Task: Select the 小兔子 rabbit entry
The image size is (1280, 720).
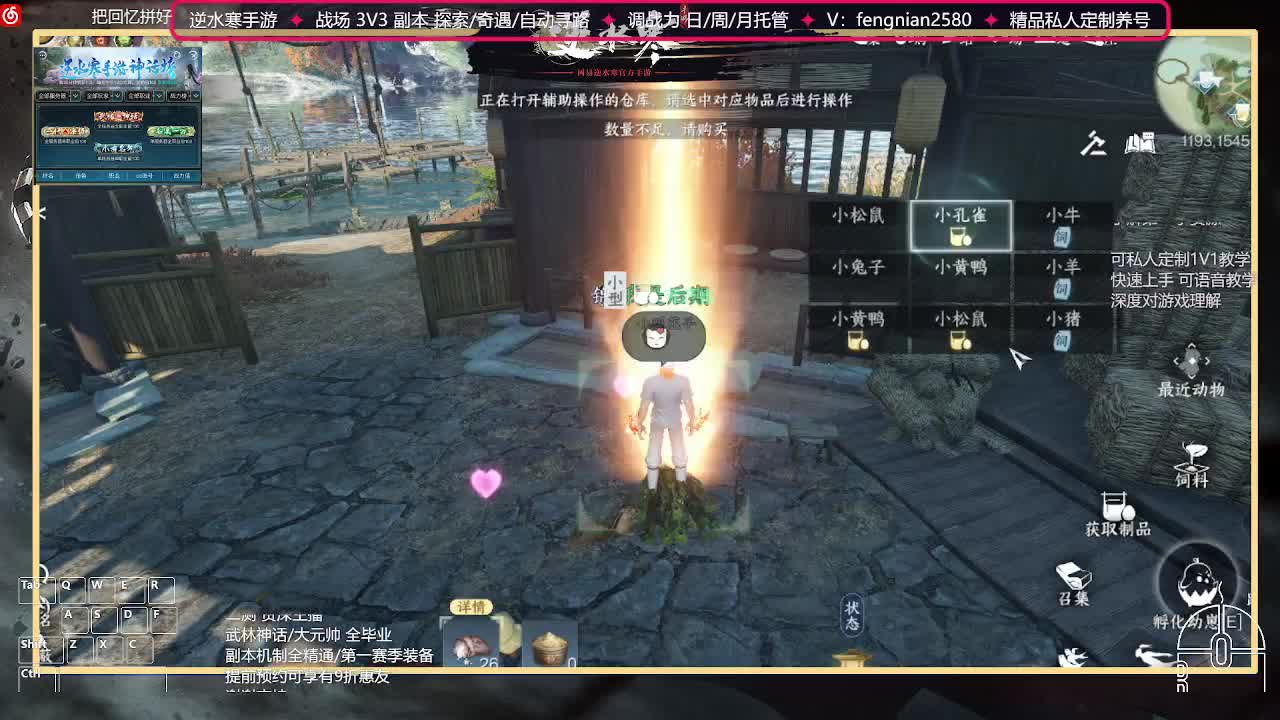Action: click(x=860, y=266)
